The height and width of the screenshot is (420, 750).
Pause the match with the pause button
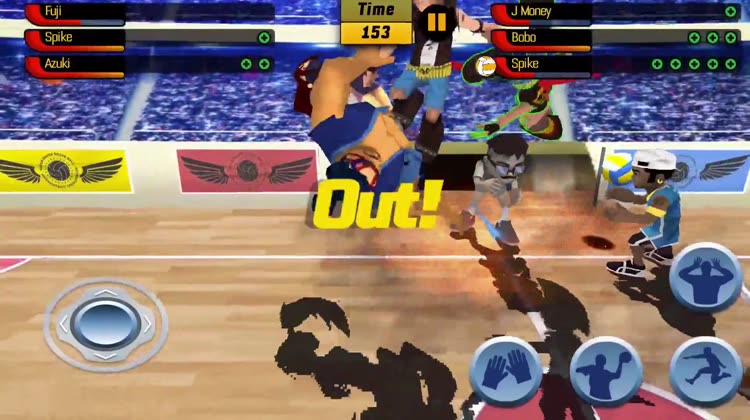pos(436,22)
